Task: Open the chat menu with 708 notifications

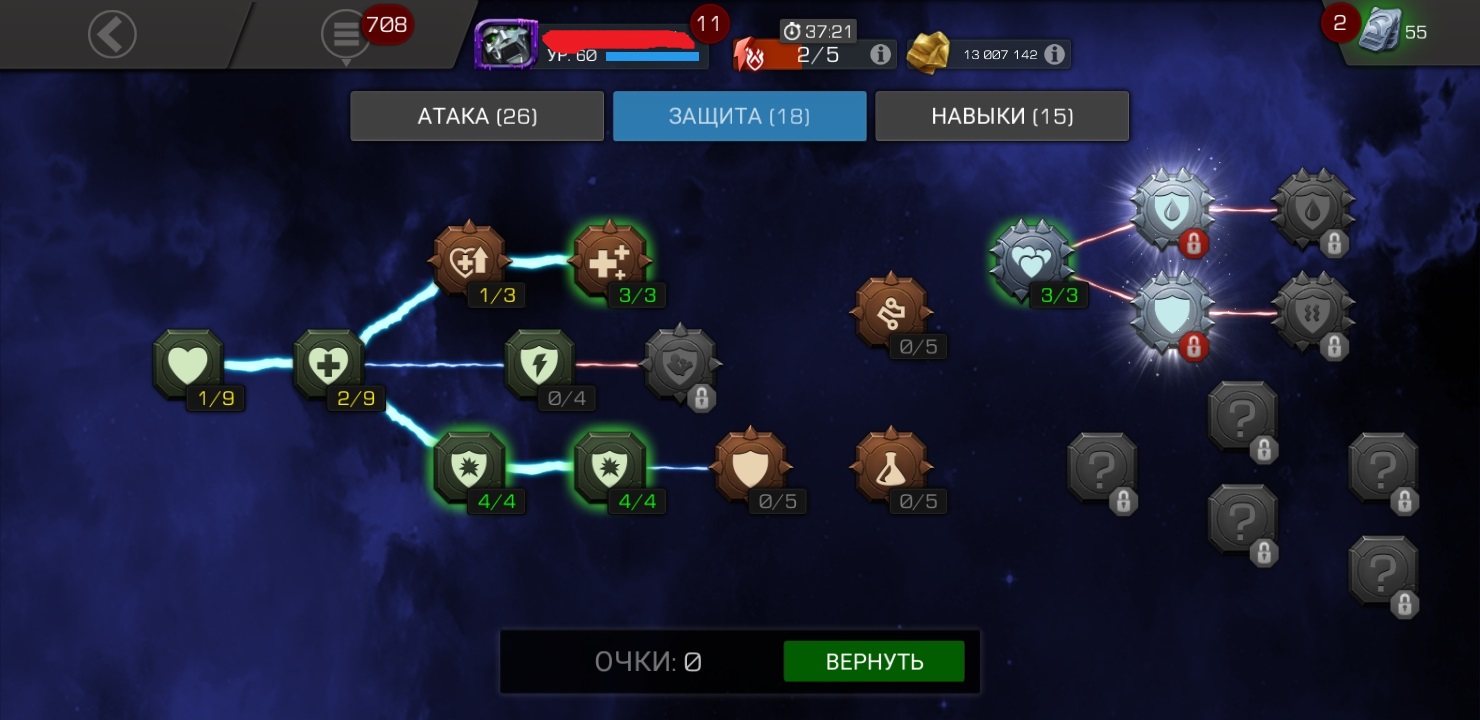Action: [346, 35]
